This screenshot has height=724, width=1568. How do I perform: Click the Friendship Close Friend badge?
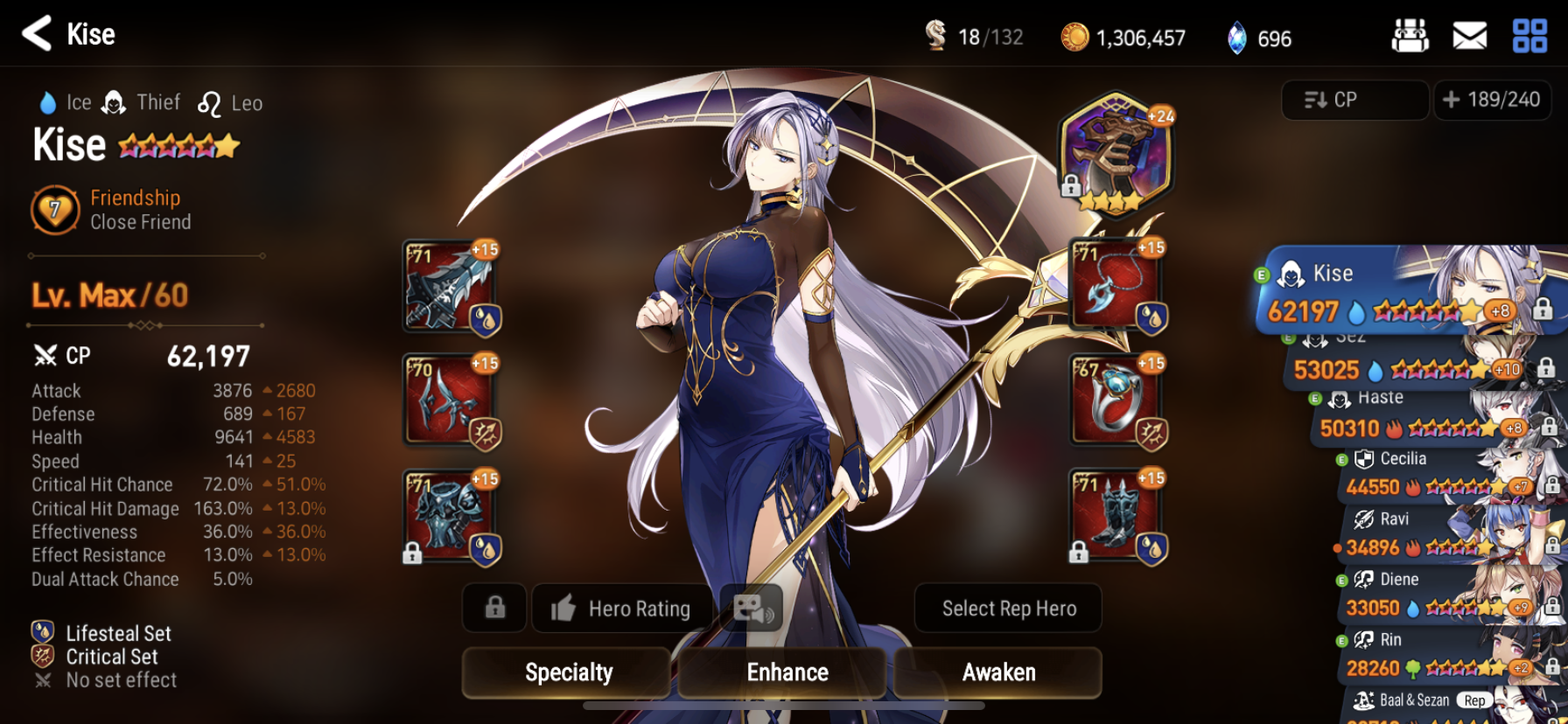(55, 210)
